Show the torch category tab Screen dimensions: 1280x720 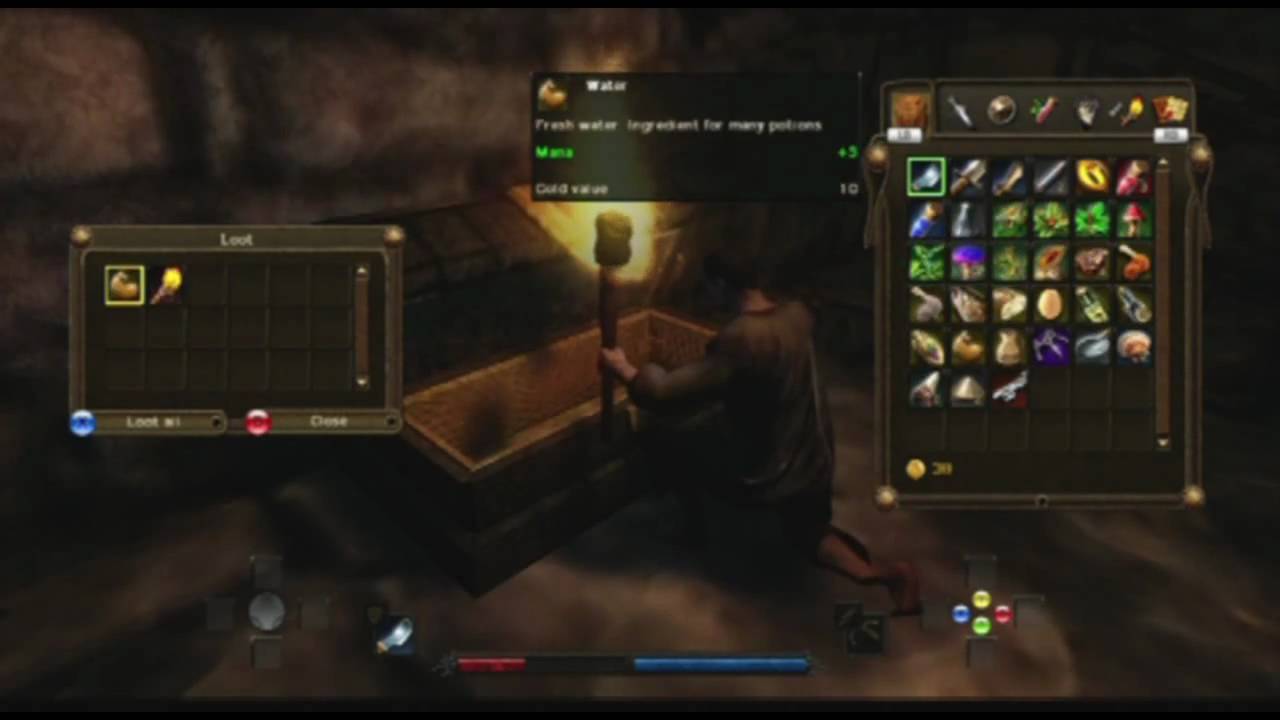(x=1129, y=111)
